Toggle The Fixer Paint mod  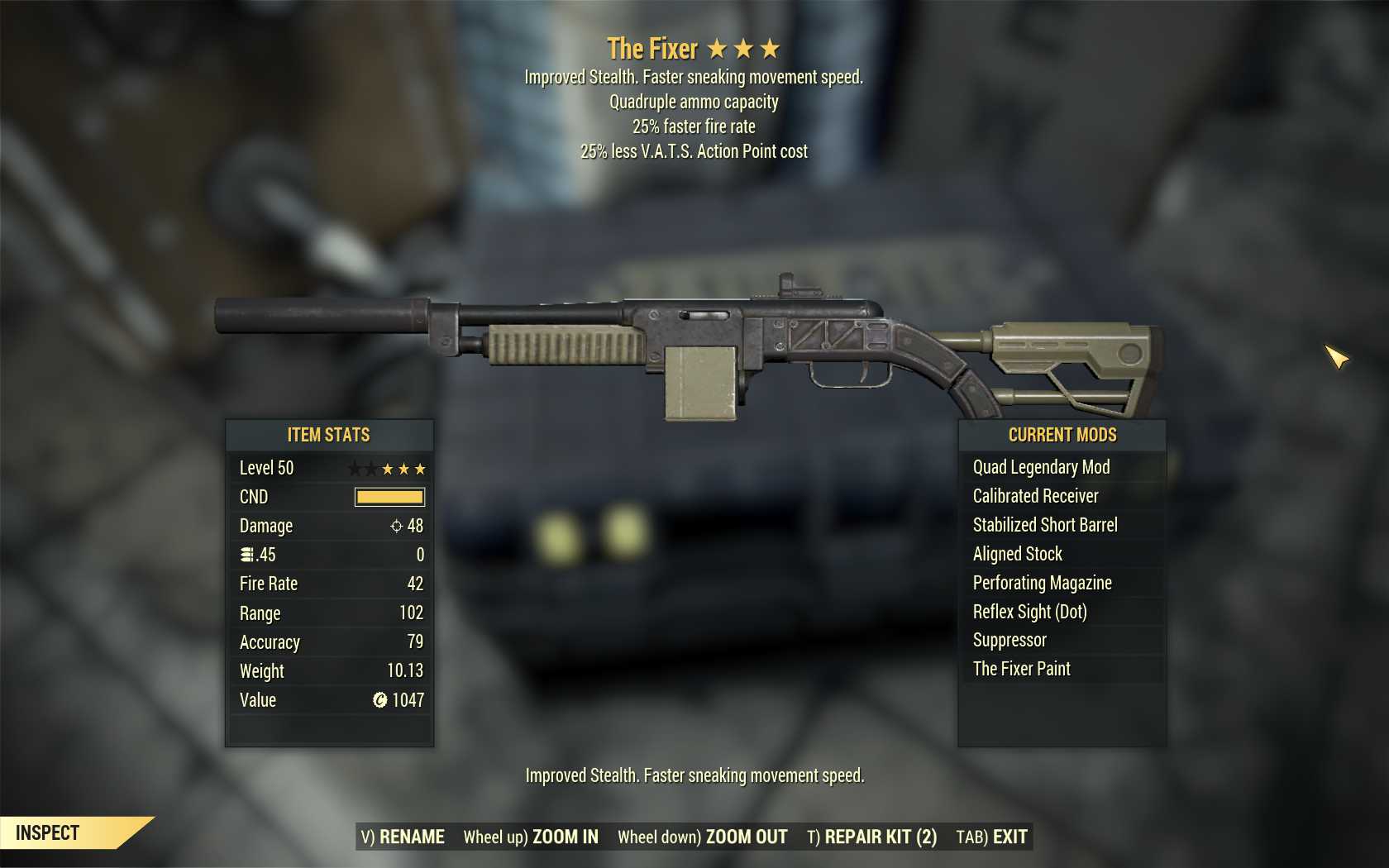tap(1021, 669)
